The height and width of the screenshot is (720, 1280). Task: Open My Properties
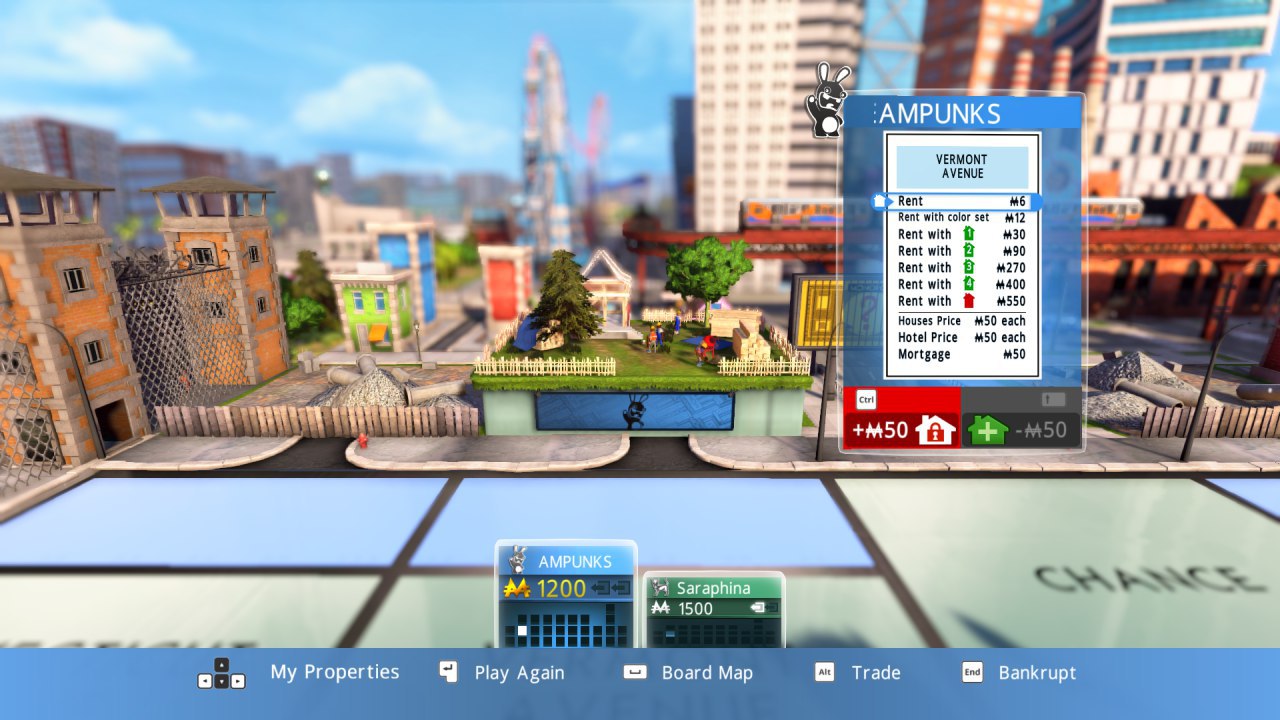pyautogui.click(x=334, y=673)
